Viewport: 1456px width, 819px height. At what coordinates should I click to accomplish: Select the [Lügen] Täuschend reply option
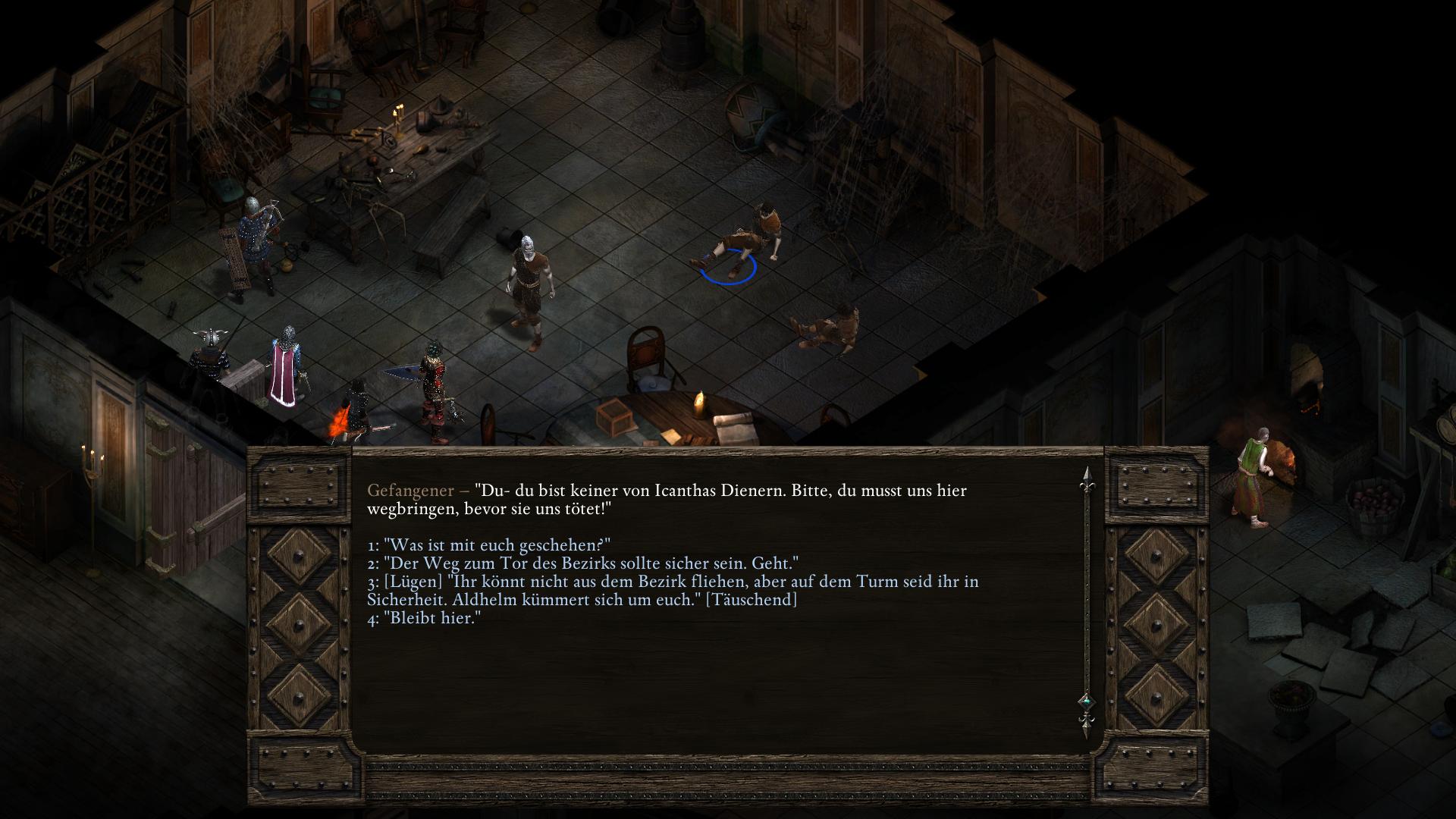[672, 591]
